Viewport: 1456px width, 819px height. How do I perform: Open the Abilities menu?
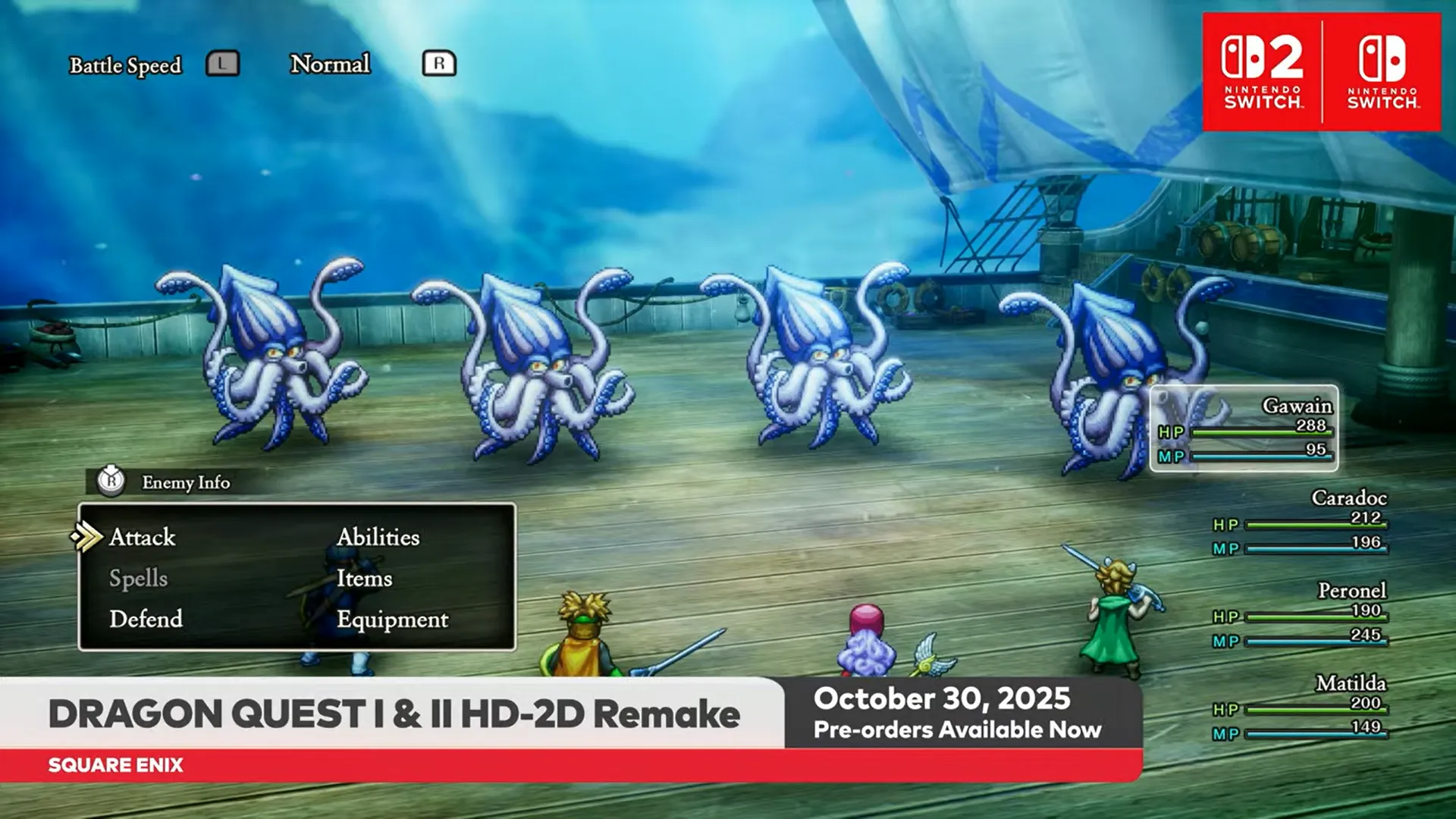pos(378,538)
